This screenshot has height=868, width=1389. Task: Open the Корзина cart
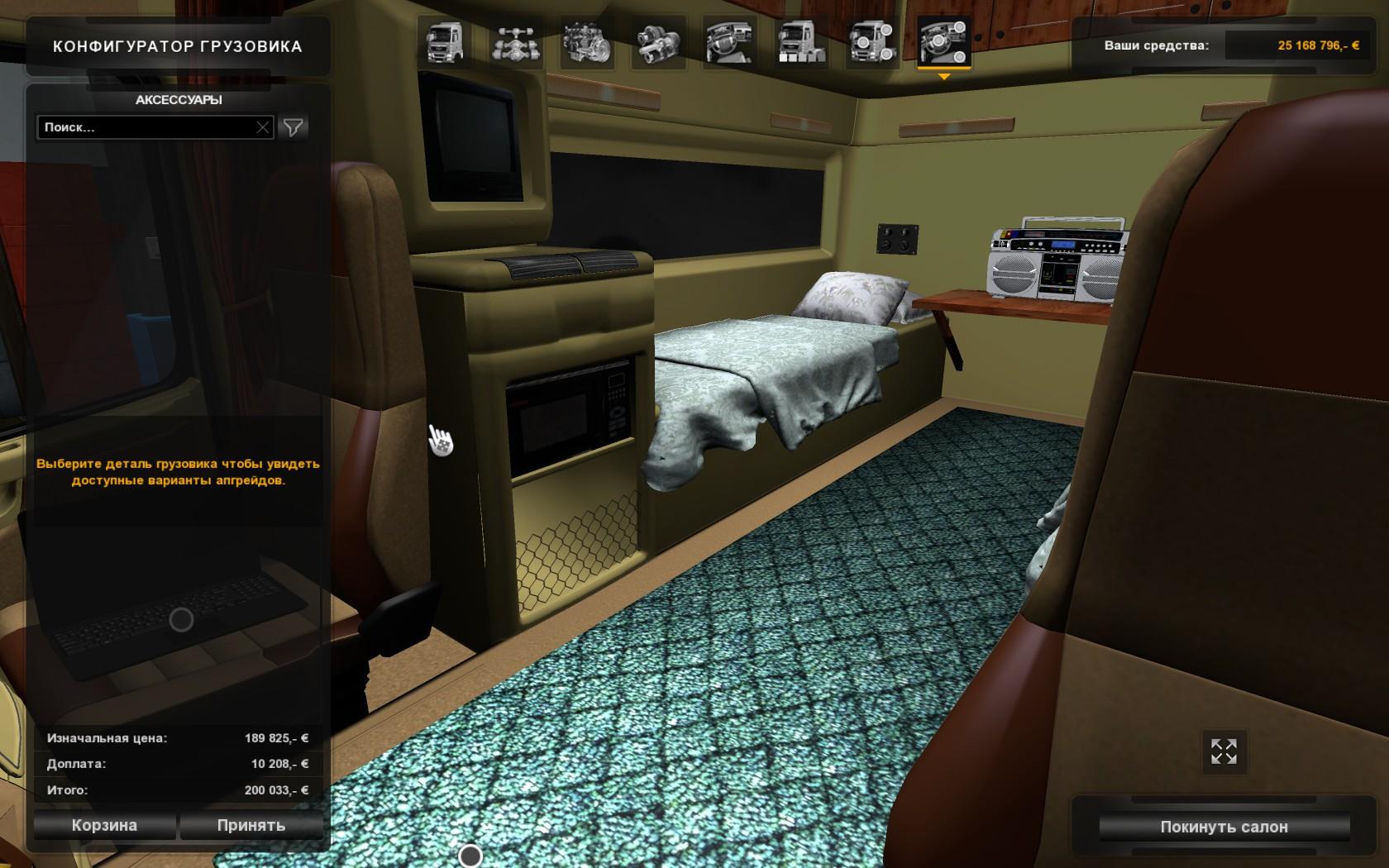[x=104, y=825]
